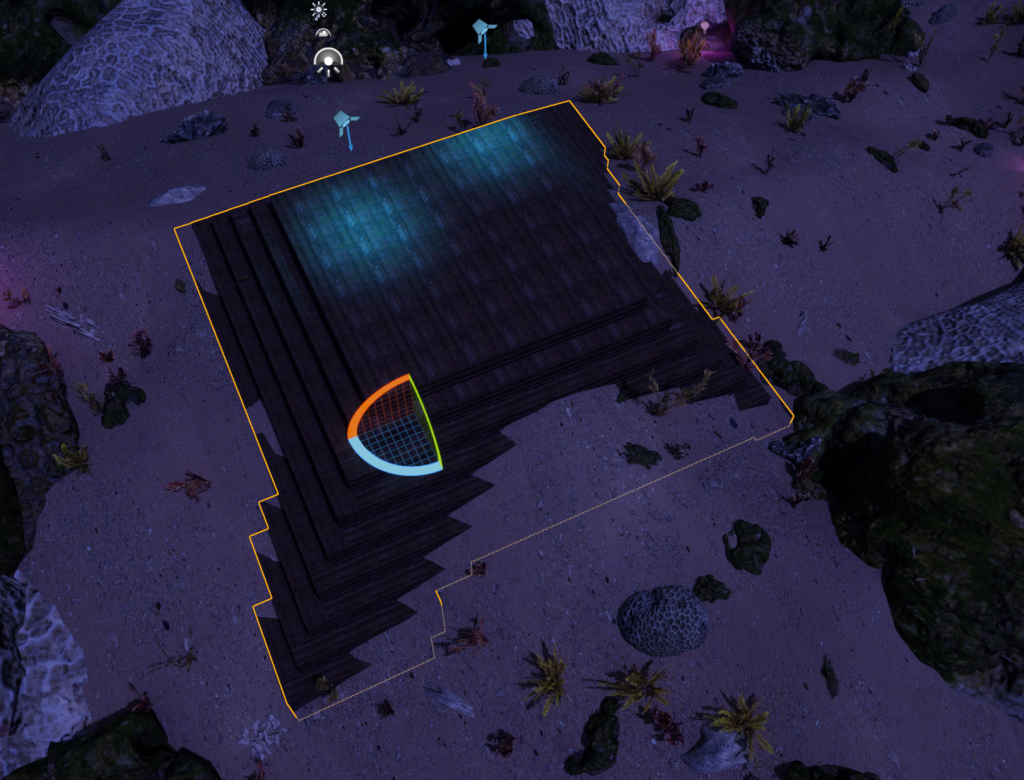Select the large glowing dome skylight icon
Image resolution: width=1024 pixels, height=780 pixels.
[327, 62]
